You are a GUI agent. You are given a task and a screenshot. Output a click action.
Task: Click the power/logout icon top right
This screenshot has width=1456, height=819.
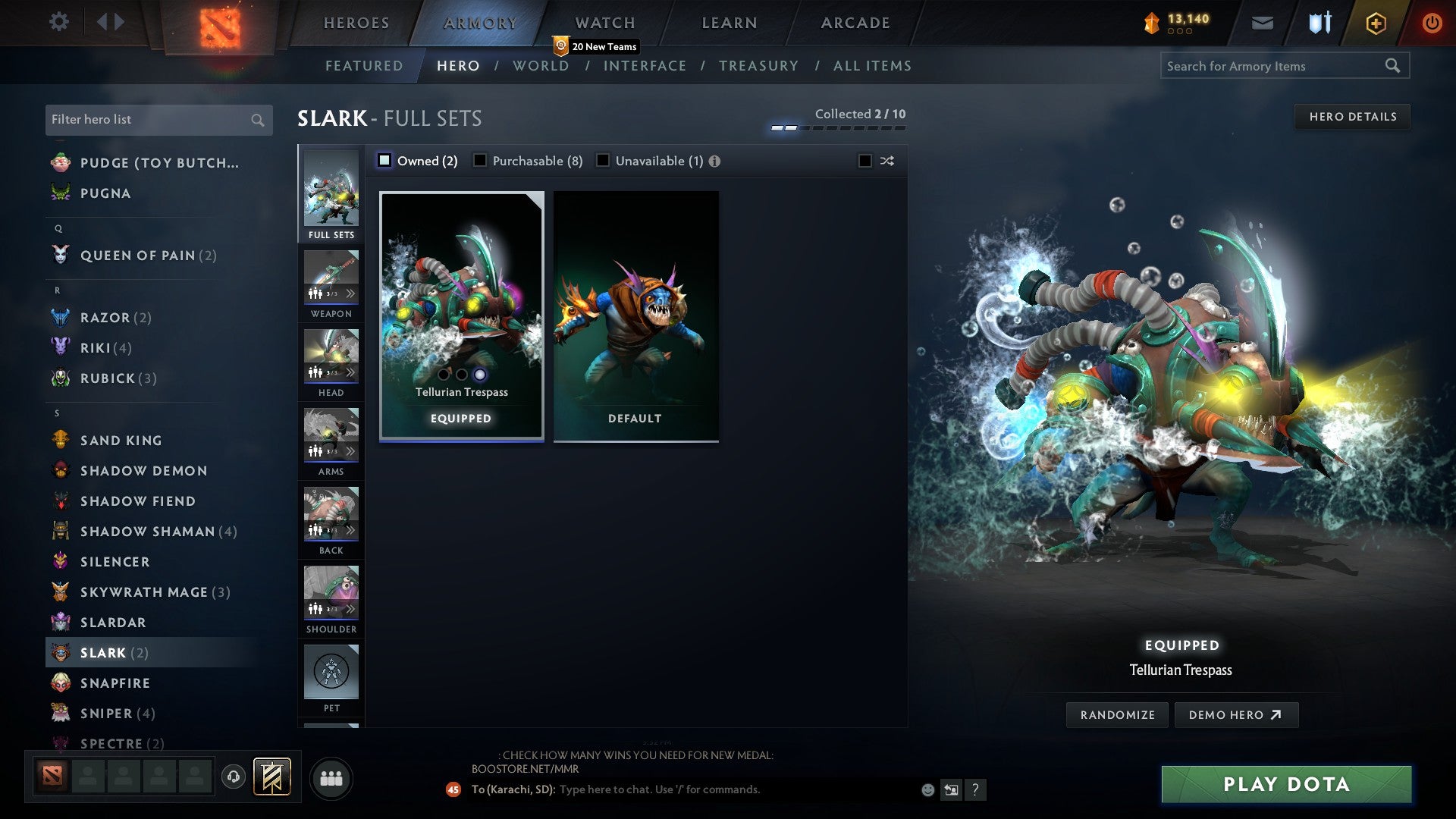click(1432, 22)
